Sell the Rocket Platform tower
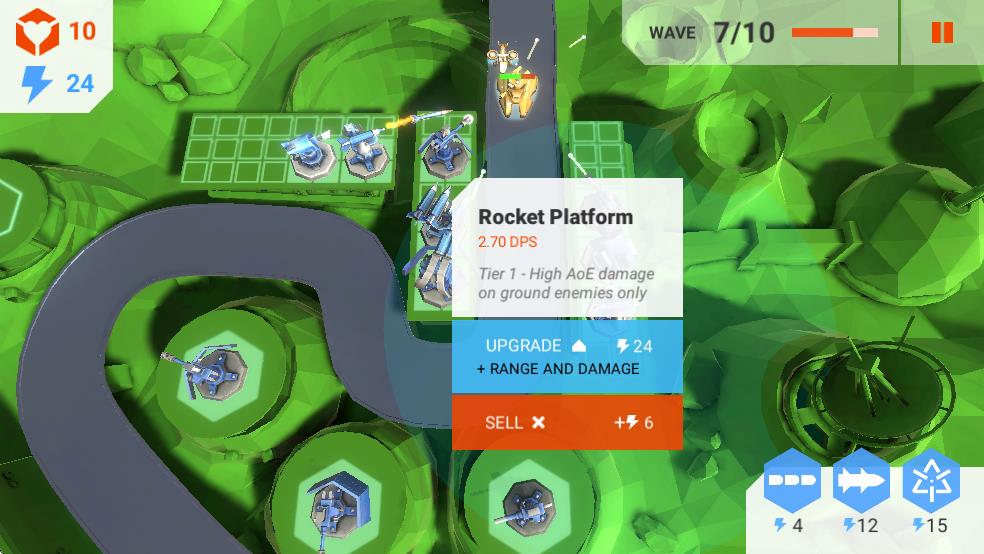This screenshot has width=984, height=554. (567, 422)
